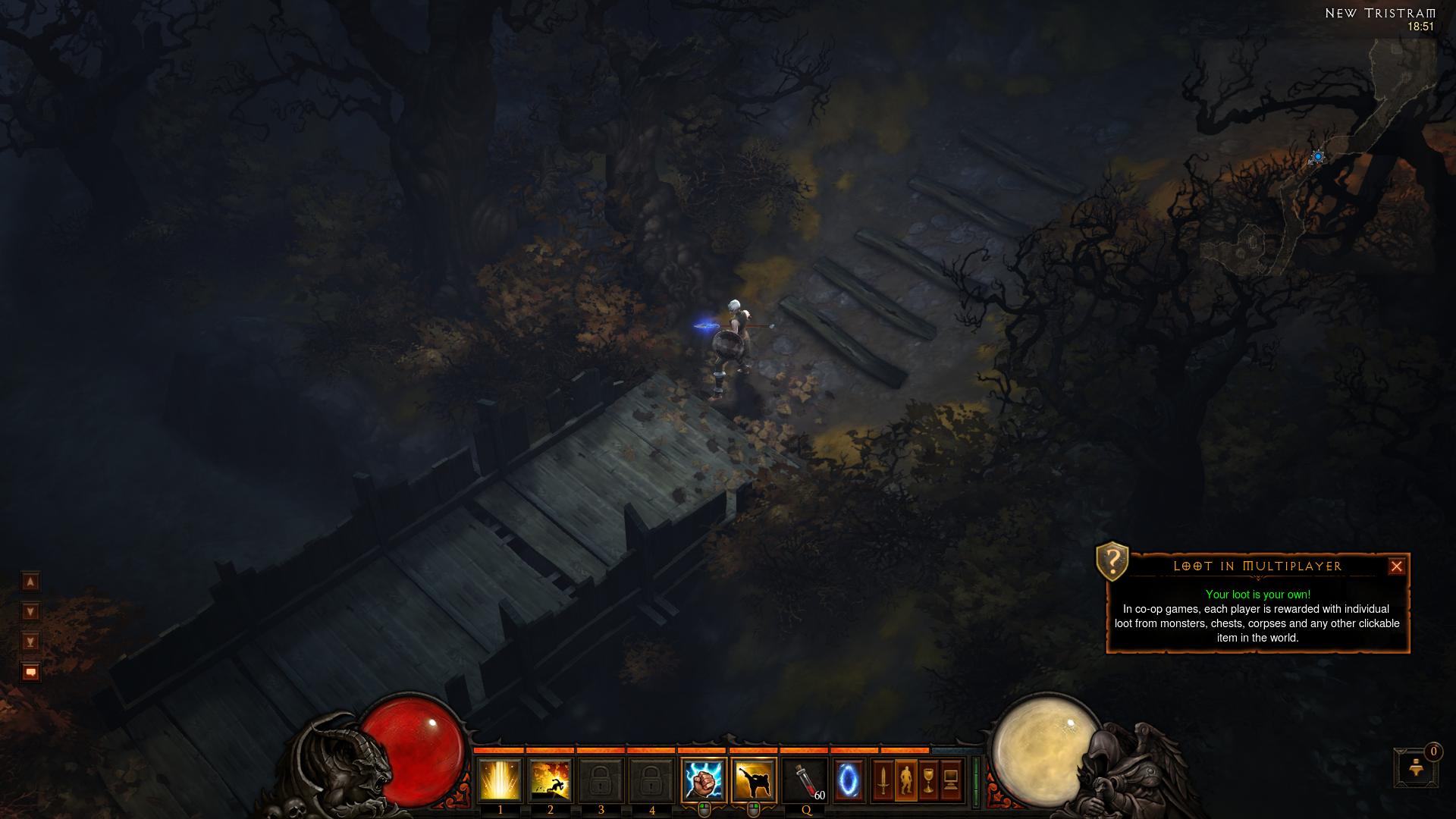The width and height of the screenshot is (1456, 819).
Task: Select the flying kick secondary skill
Action: click(754, 780)
